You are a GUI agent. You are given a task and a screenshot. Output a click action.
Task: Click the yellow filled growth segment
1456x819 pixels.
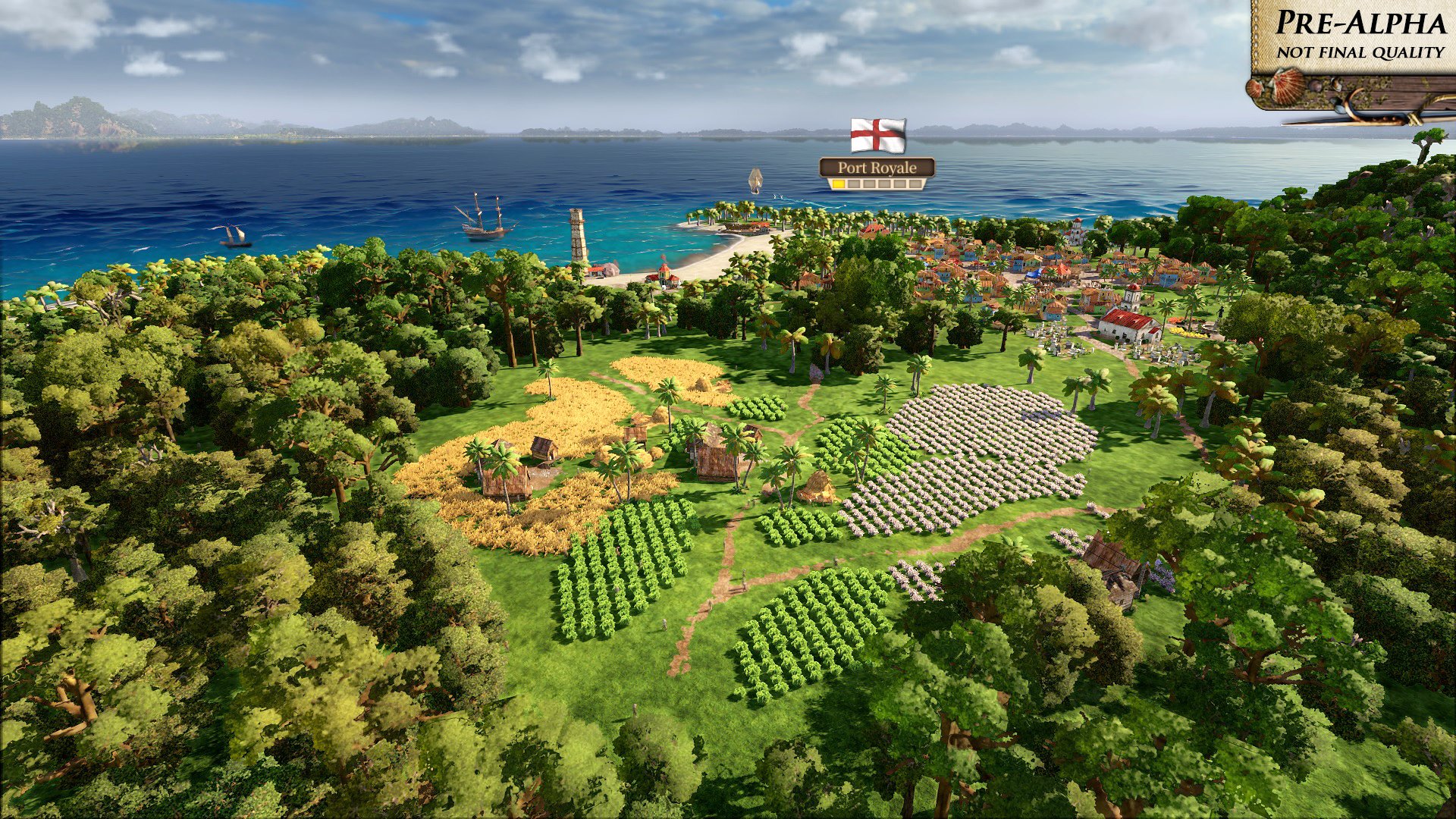coord(839,184)
